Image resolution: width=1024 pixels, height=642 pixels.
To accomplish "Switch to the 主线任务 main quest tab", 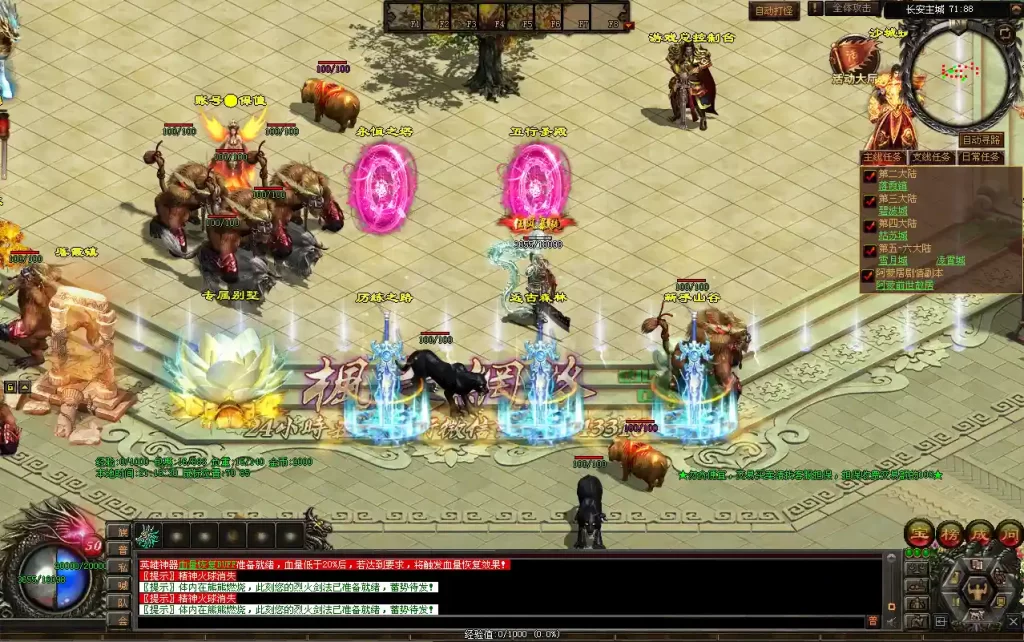I will point(883,157).
